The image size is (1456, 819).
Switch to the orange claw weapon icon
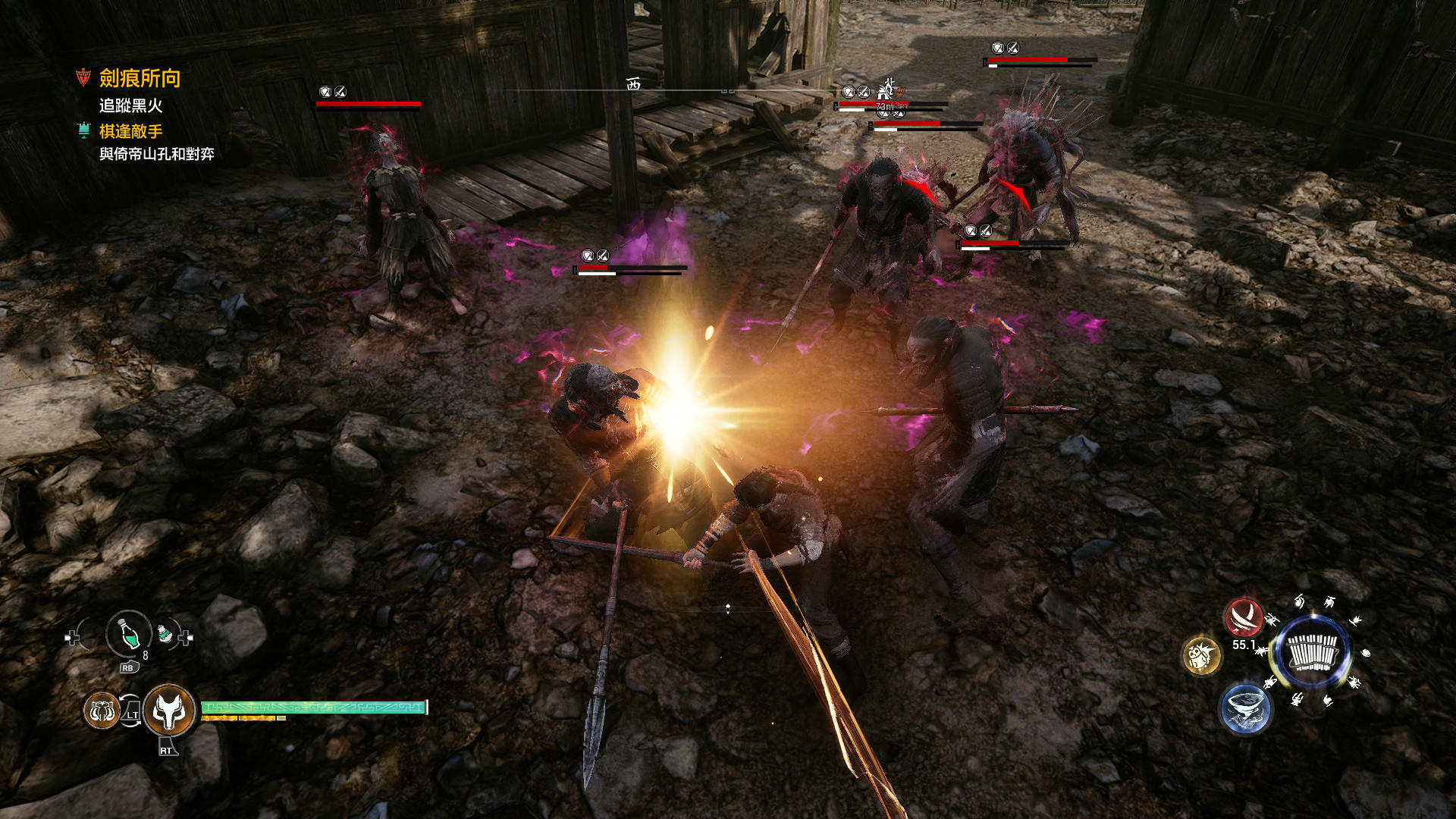(x=101, y=711)
